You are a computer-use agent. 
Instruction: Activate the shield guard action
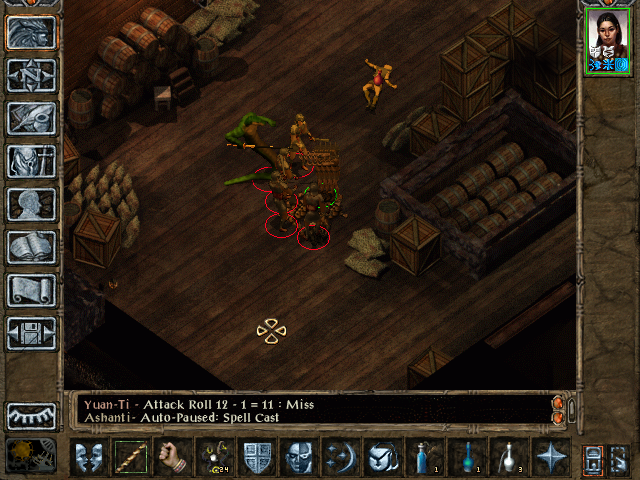(257, 457)
